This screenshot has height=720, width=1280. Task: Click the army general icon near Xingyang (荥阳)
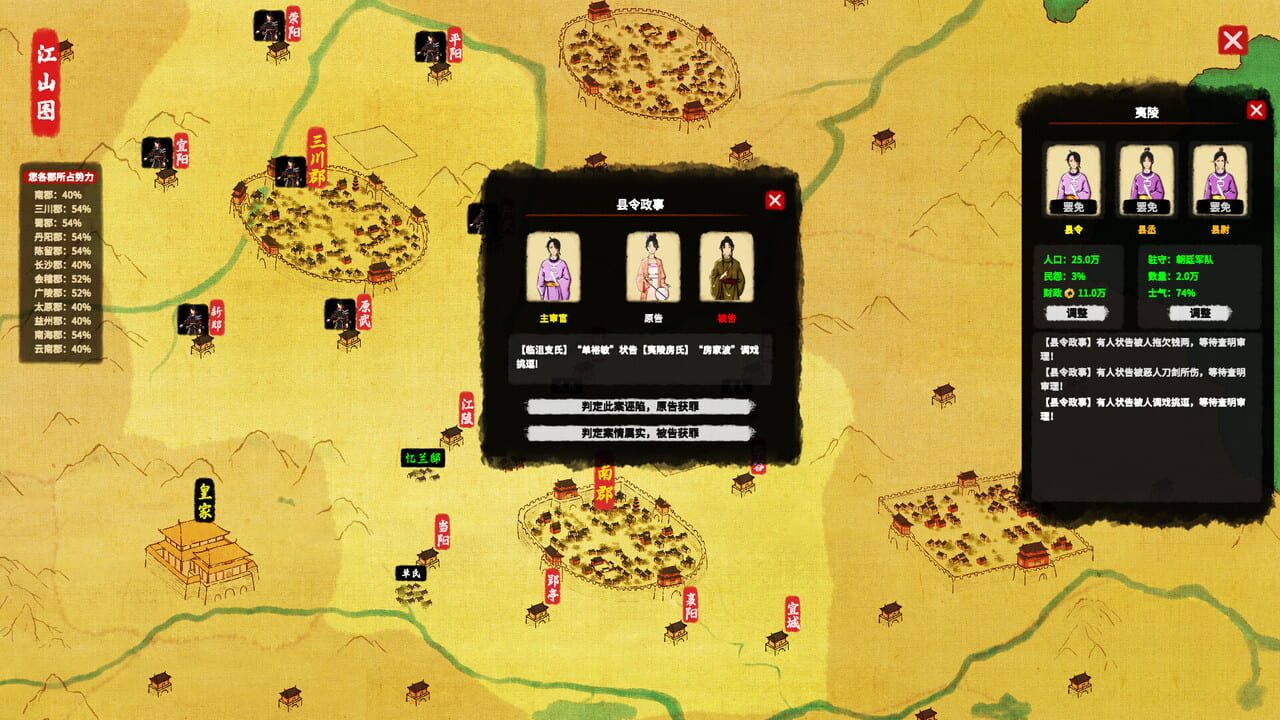[267, 26]
